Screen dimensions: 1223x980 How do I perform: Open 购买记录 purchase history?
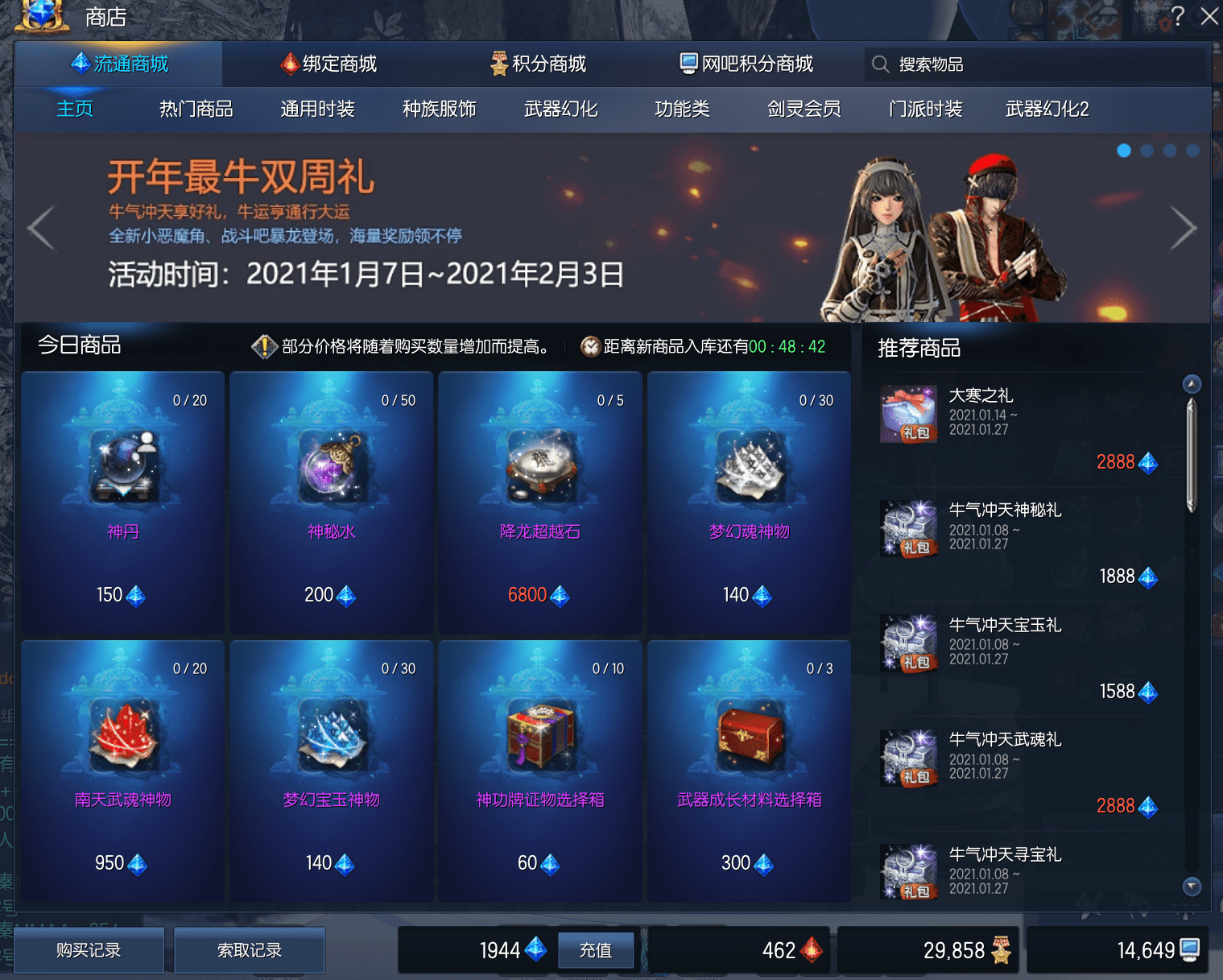89,950
